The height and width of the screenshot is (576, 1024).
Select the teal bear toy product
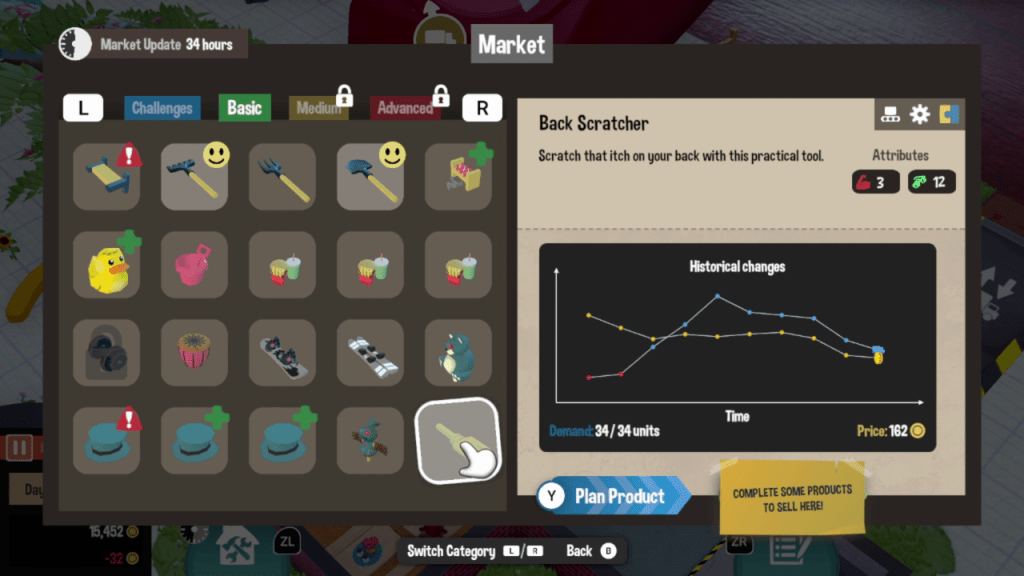[458, 353]
